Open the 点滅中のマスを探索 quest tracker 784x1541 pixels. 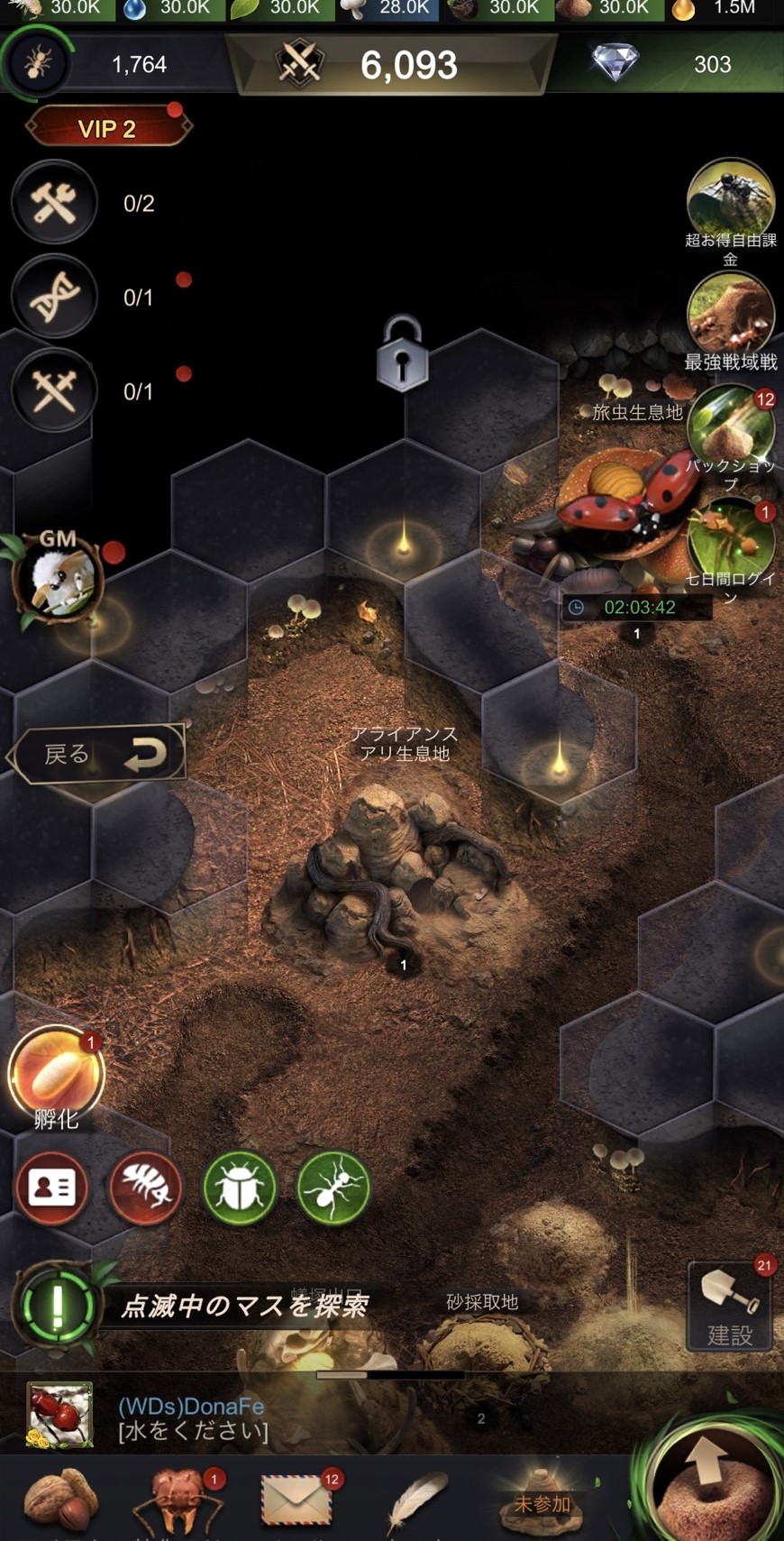(x=243, y=1306)
